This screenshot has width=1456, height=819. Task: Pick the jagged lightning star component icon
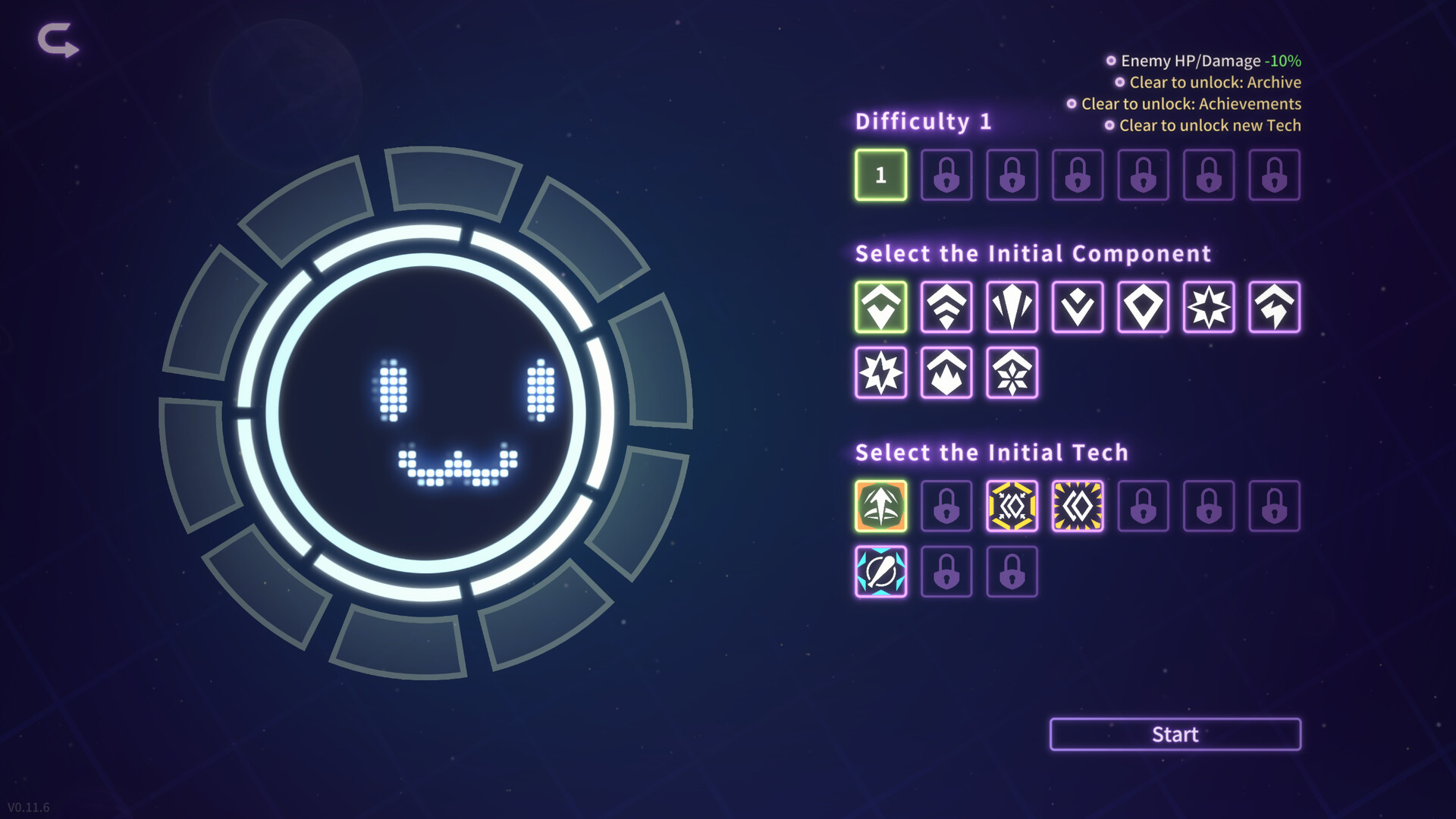[x=880, y=372]
